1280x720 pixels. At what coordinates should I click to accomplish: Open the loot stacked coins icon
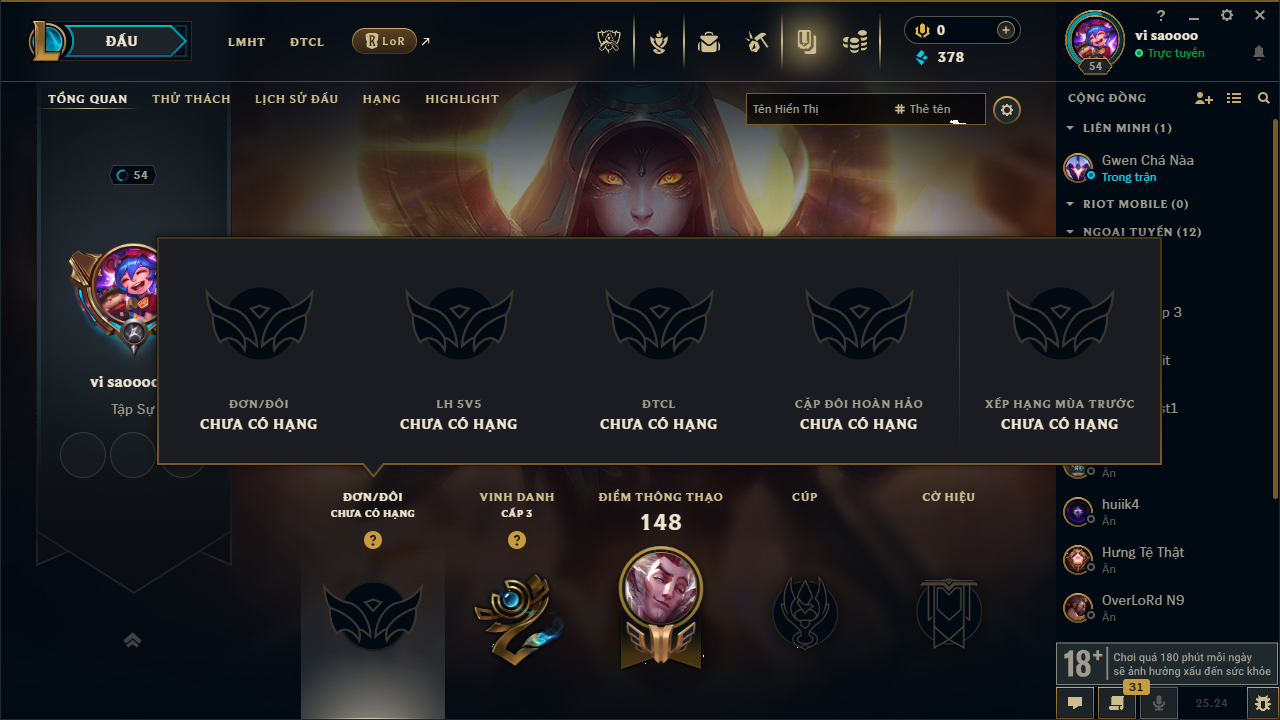click(854, 42)
